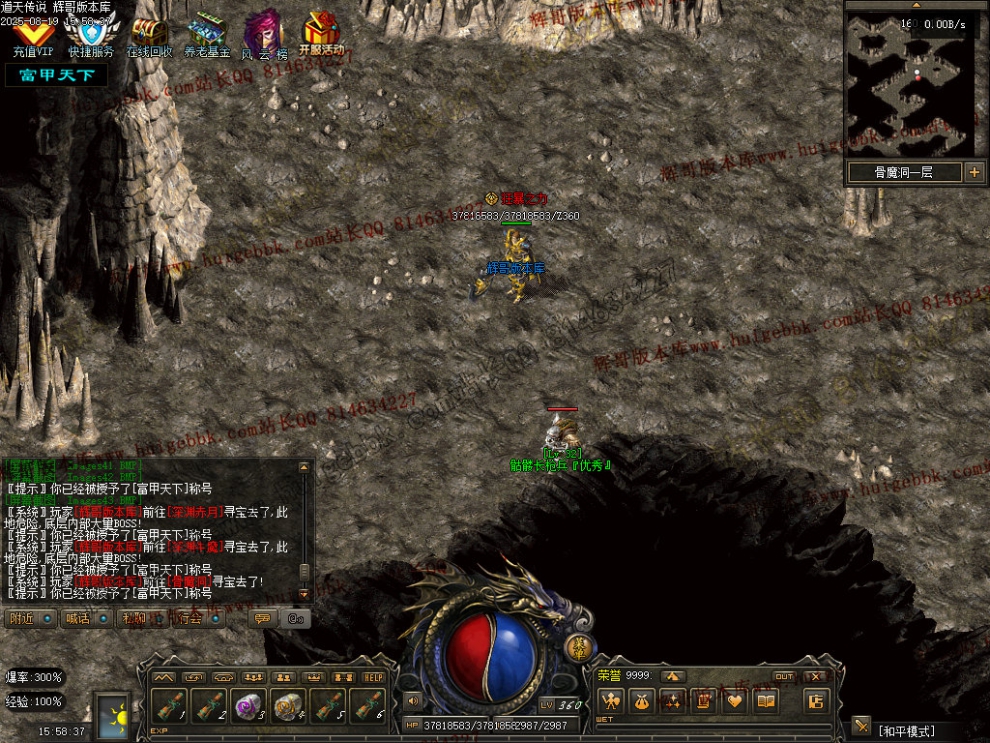Toggle sound with the speaker icon
990x743 pixels.
click(x=411, y=701)
